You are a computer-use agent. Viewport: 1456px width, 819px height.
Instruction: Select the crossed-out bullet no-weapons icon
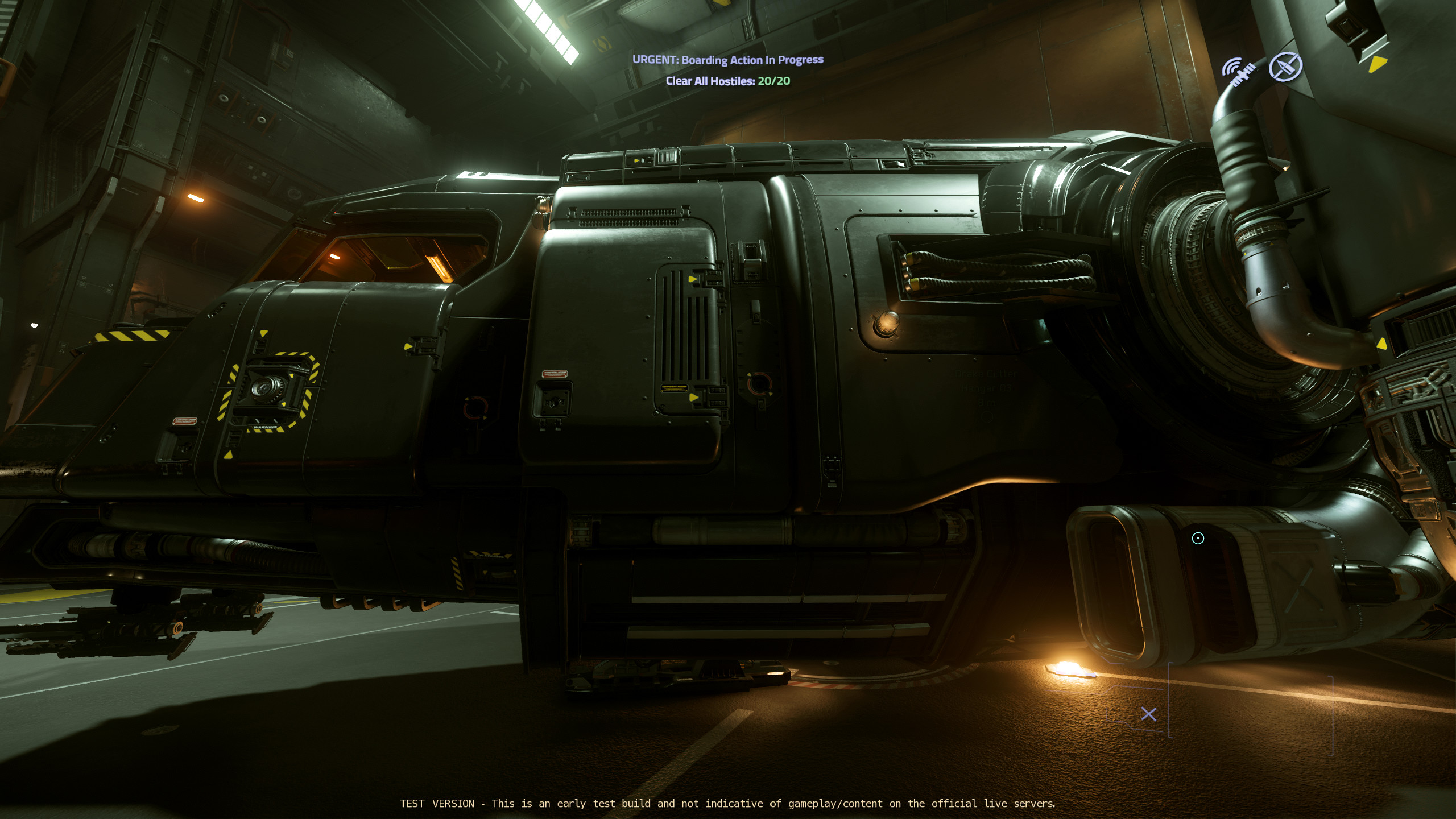coord(1285,67)
